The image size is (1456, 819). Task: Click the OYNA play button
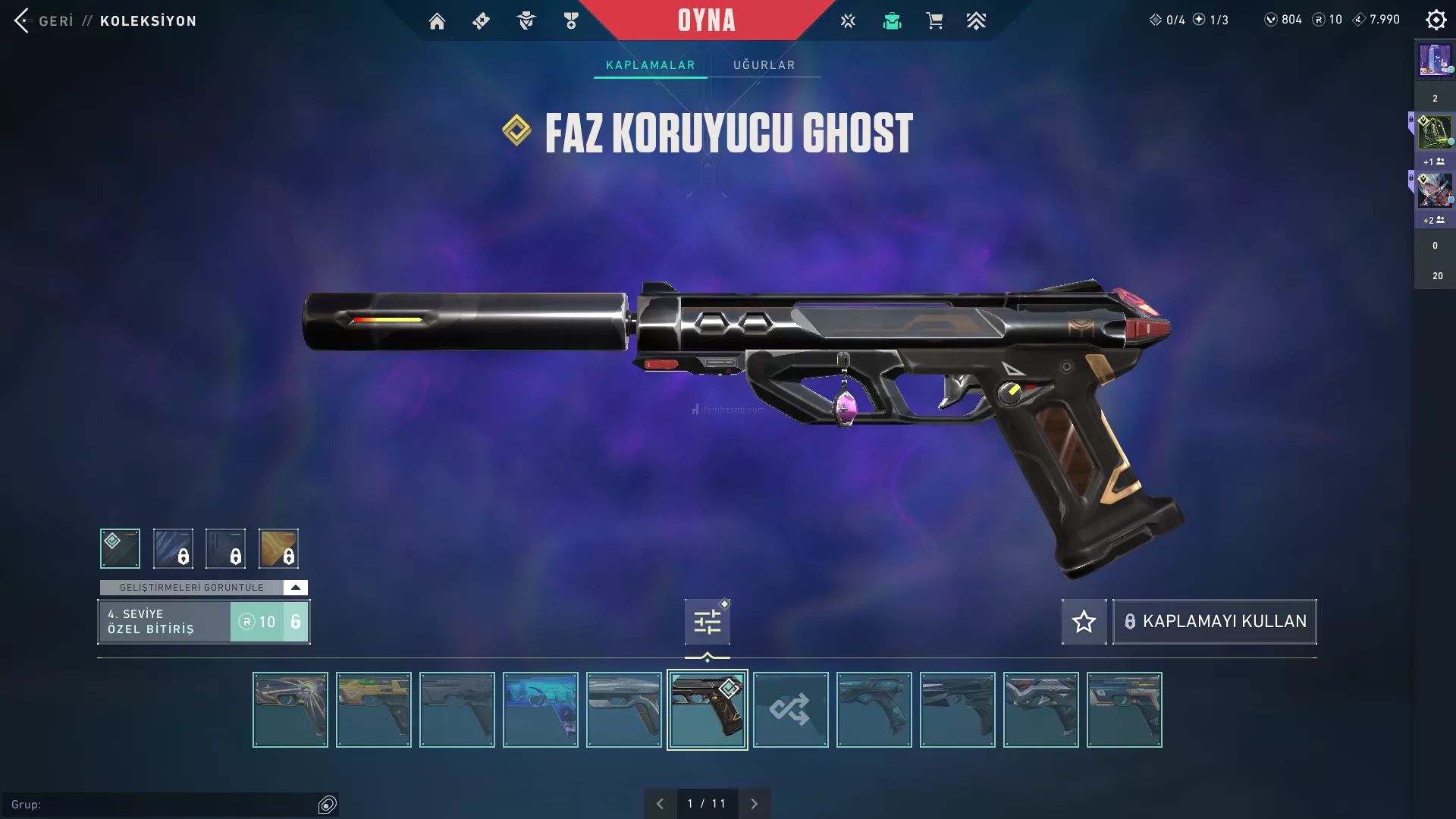[706, 20]
